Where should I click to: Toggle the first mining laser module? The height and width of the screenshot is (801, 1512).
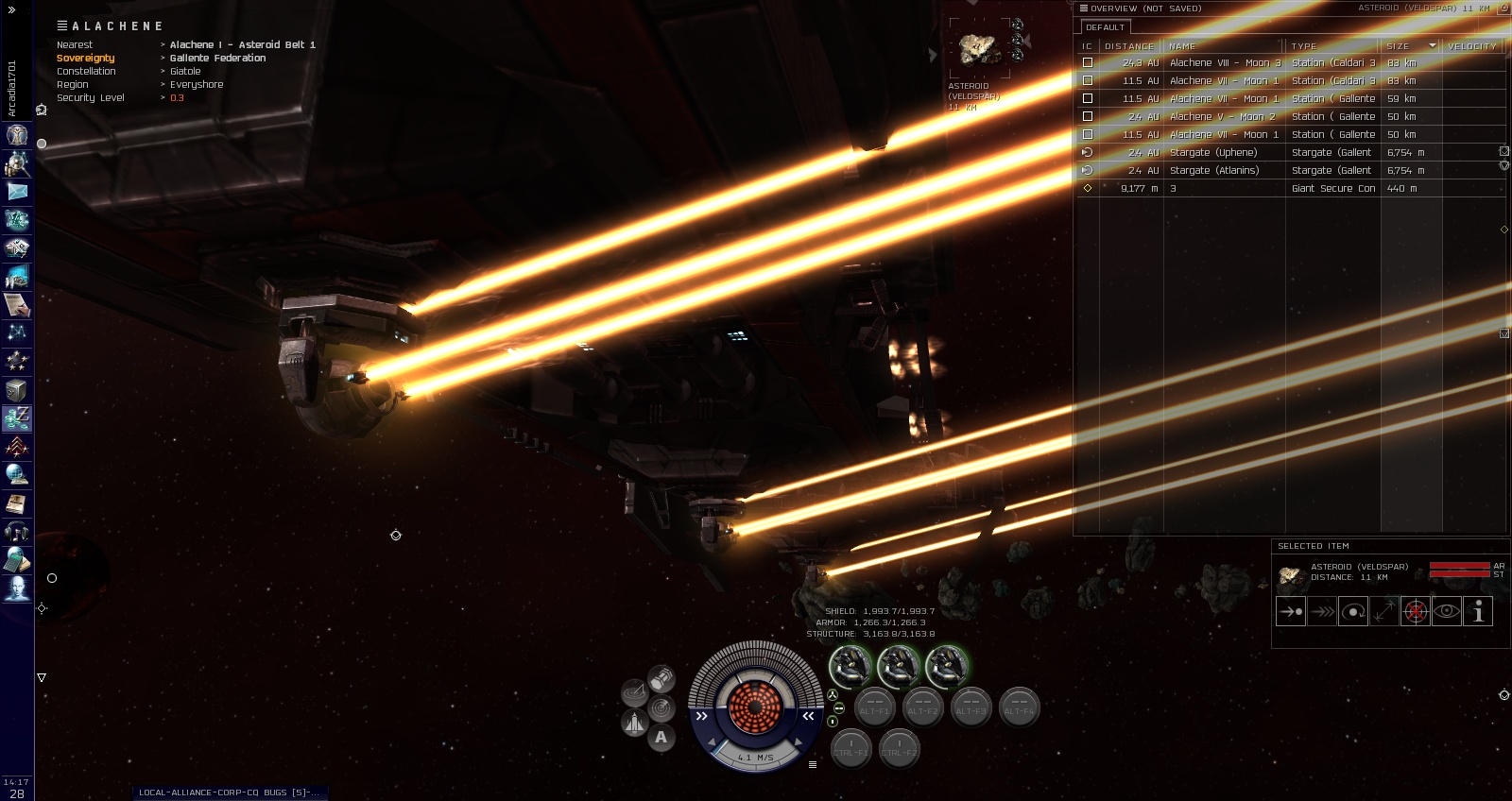(850, 667)
